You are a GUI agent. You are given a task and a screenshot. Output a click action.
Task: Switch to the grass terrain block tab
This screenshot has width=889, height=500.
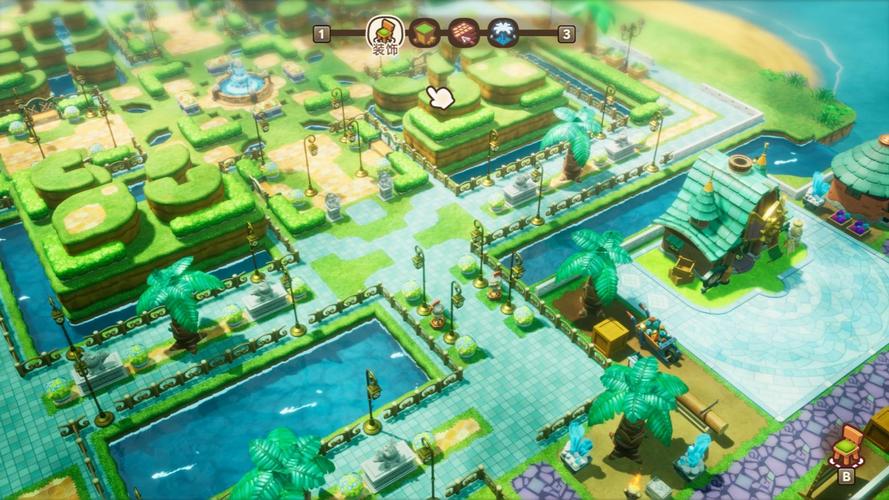426,33
